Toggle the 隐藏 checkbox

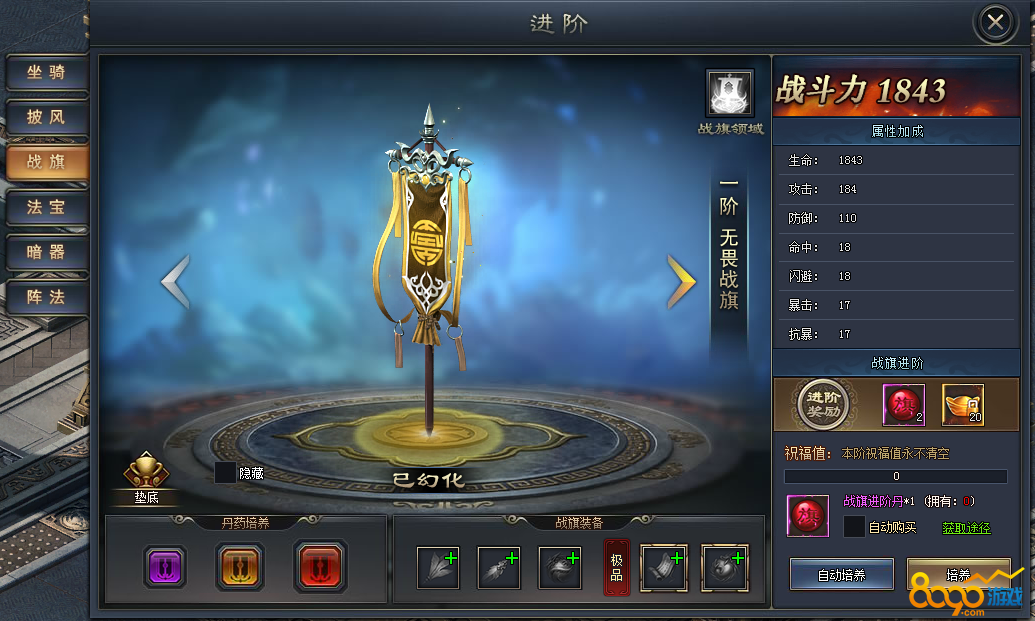click(226, 473)
